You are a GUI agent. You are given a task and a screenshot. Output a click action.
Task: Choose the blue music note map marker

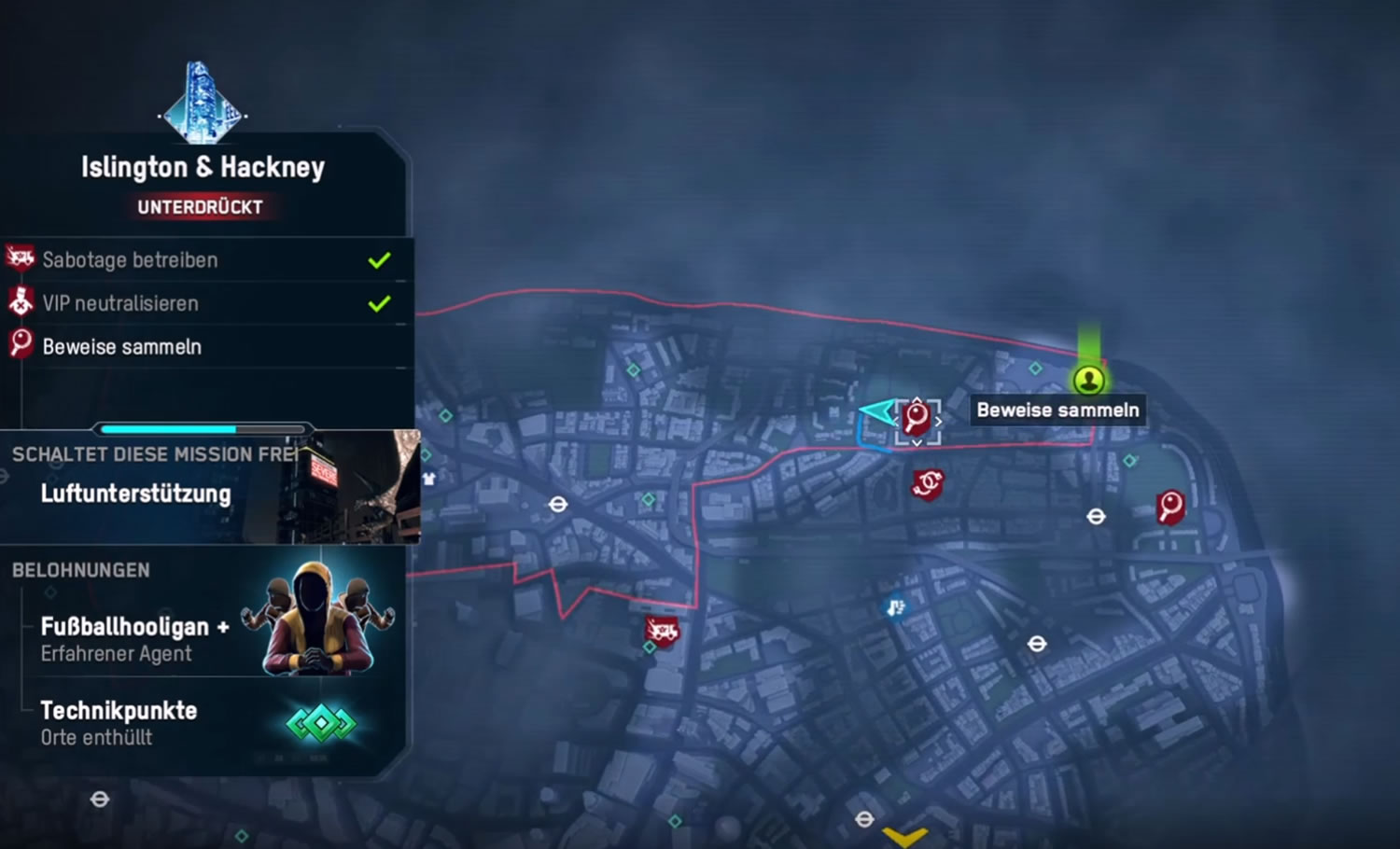point(895,608)
